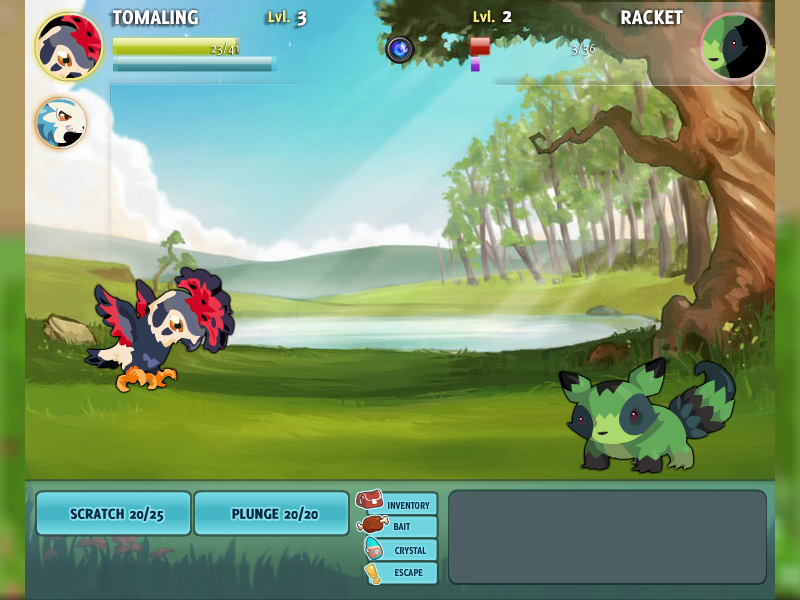Image resolution: width=800 pixels, height=600 pixels.
Task: Click the blue swirling orb icon
Action: click(400, 49)
